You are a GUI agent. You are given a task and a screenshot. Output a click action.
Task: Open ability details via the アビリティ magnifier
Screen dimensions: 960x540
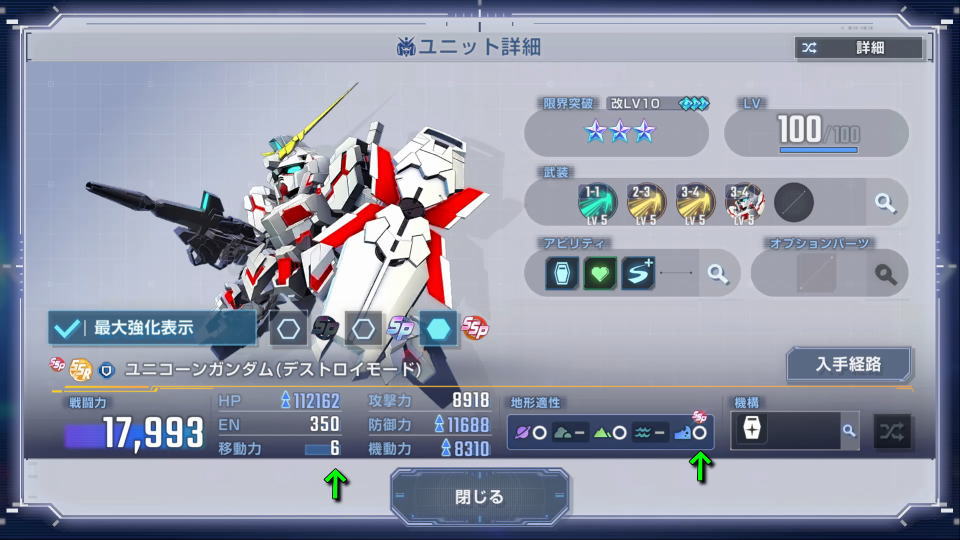(717, 273)
